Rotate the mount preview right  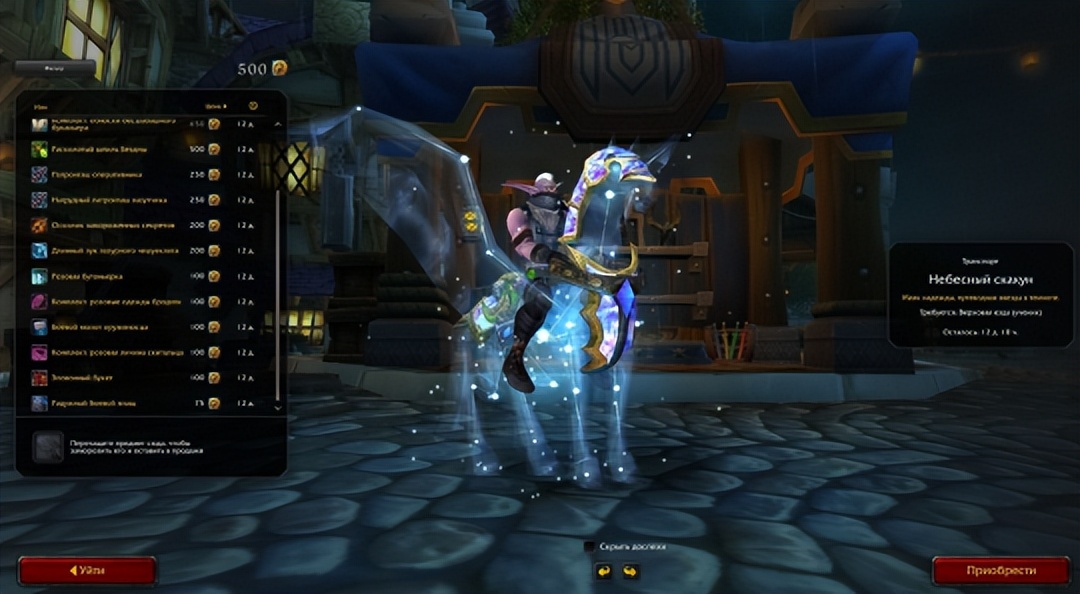tap(630, 572)
